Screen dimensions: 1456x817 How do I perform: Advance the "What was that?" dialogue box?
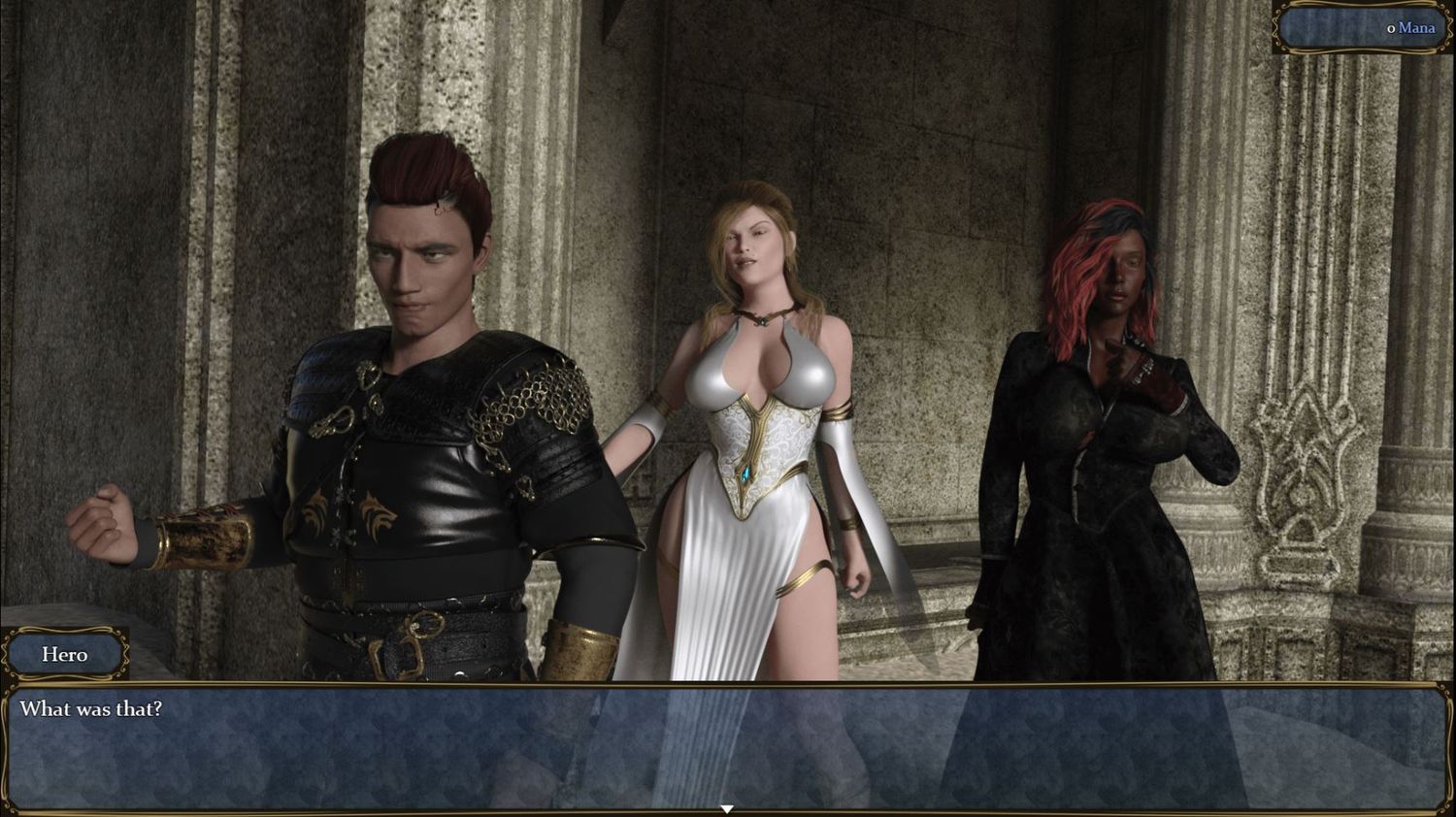tap(726, 745)
